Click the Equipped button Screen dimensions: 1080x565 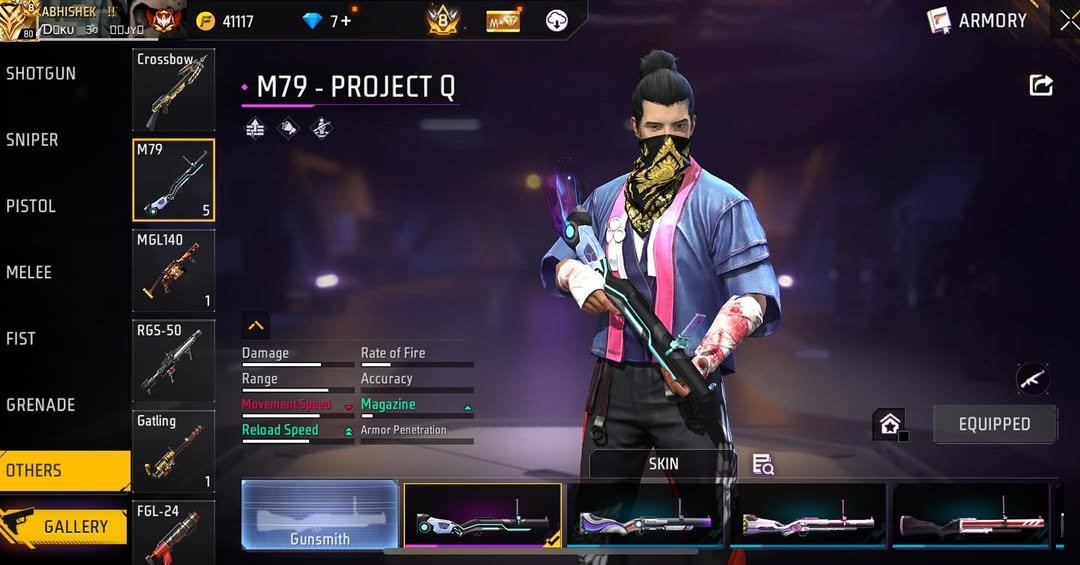(994, 424)
